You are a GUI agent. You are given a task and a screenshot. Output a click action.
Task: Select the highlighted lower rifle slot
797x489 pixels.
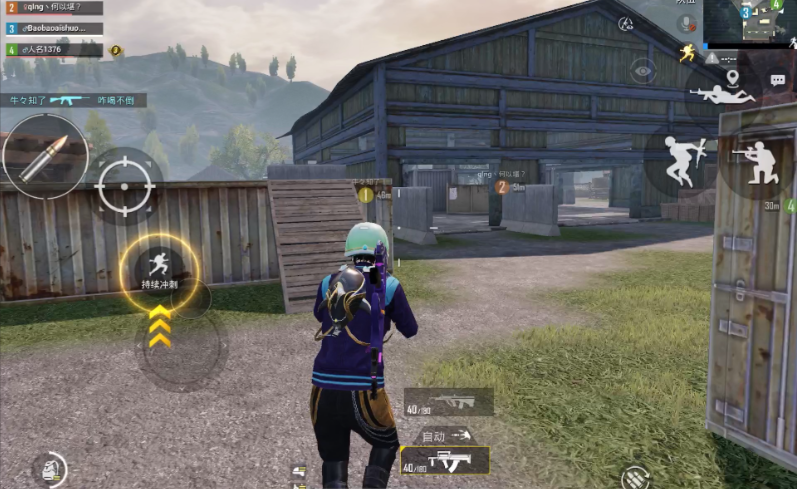pyautogui.click(x=445, y=461)
